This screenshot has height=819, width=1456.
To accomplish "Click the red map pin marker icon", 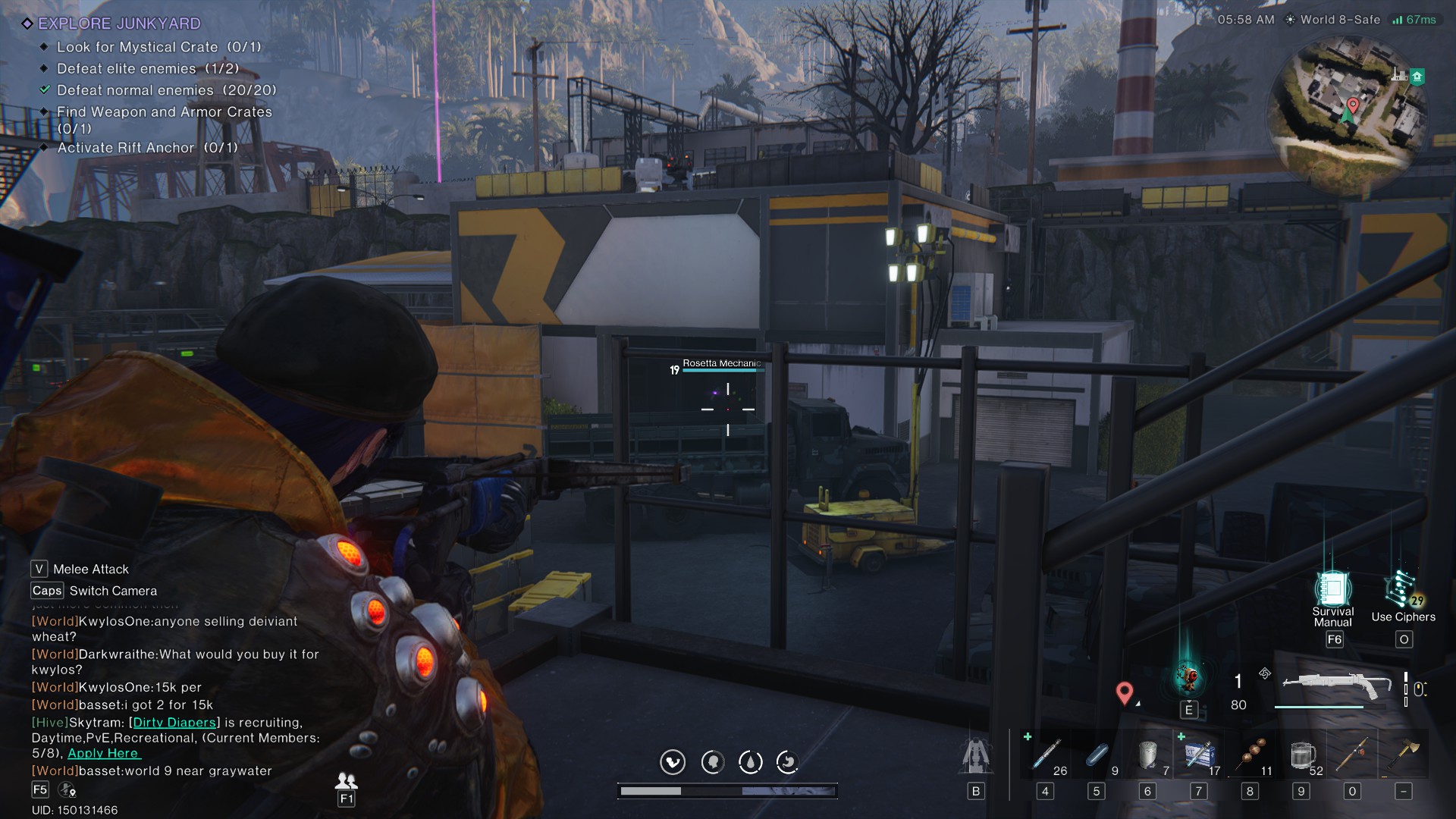I will point(1125,692).
